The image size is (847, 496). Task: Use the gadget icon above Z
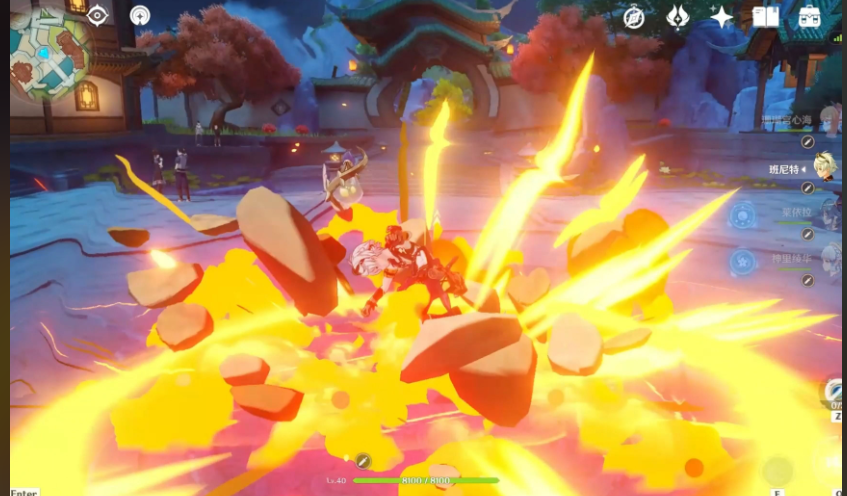836,391
